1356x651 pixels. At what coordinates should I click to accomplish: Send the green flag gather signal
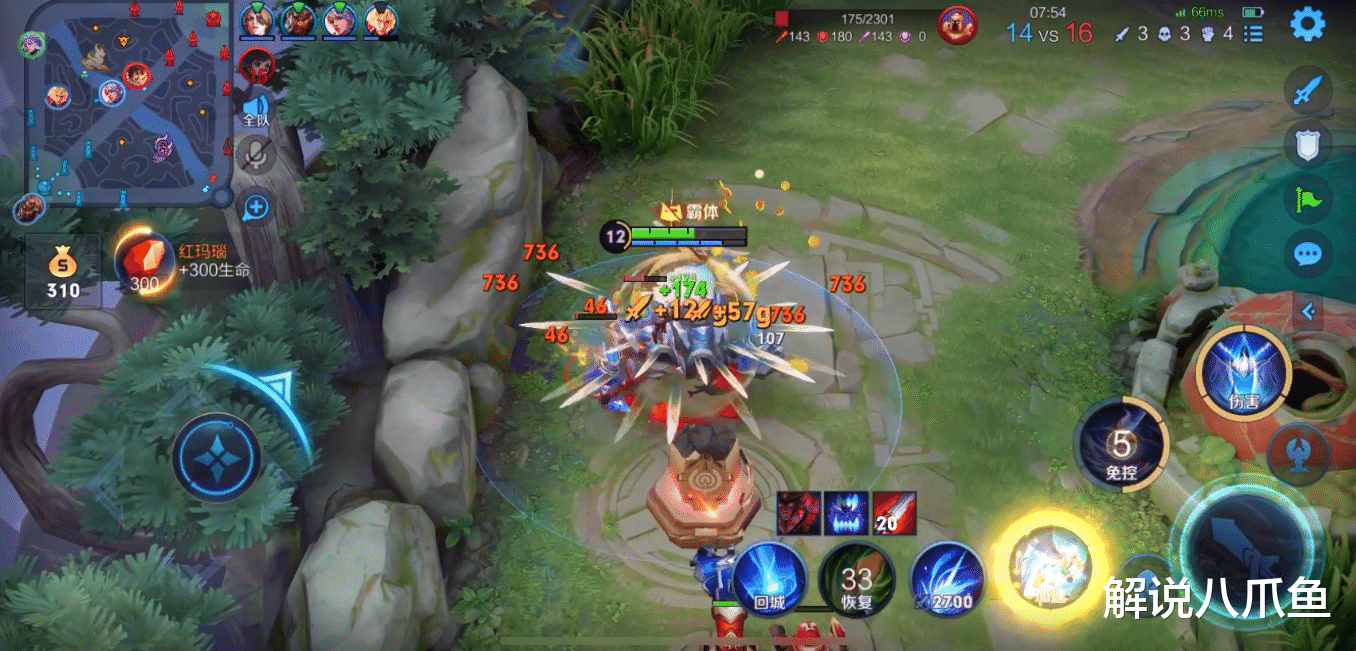(x=1307, y=199)
